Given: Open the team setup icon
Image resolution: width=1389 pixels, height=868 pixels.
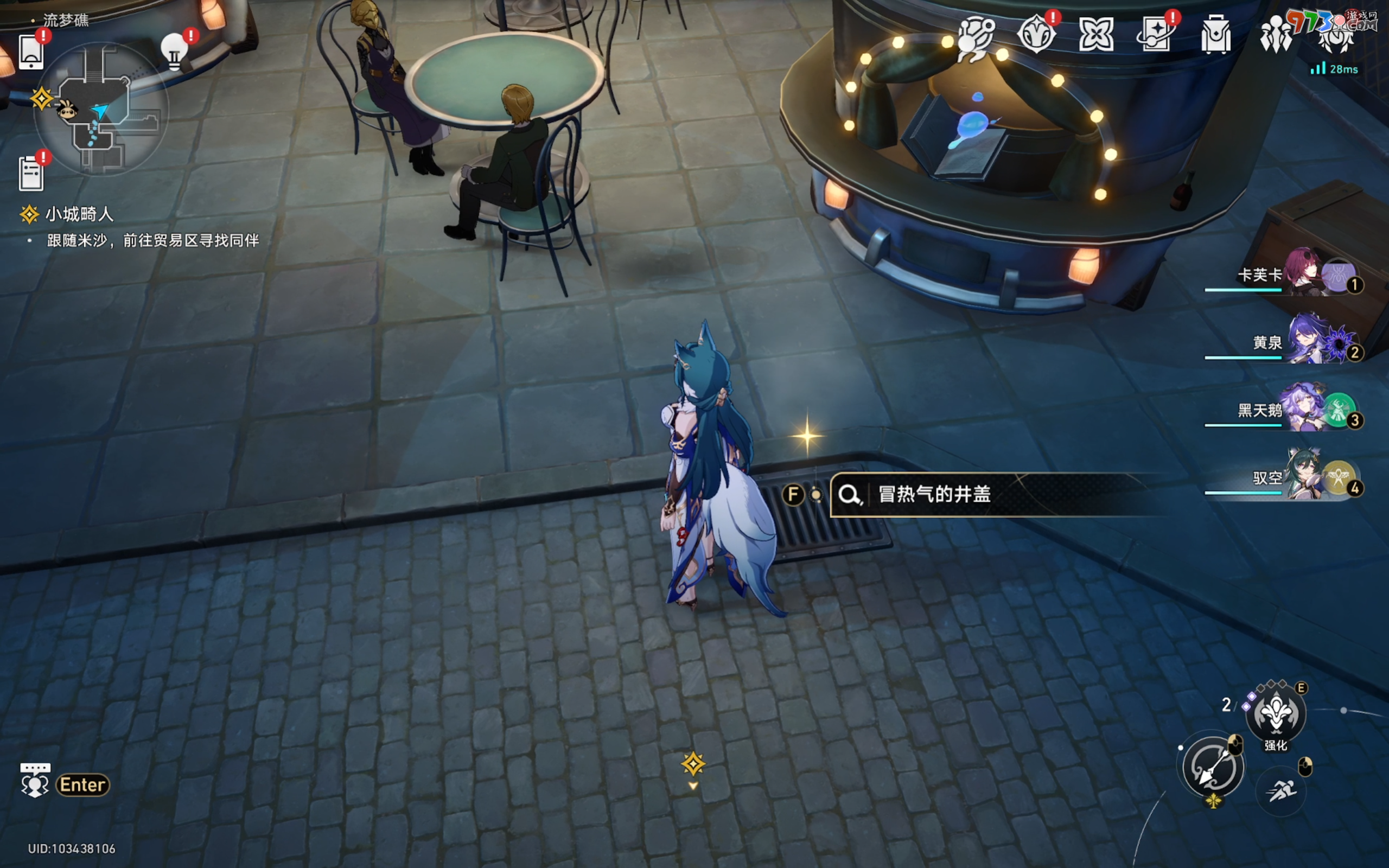Looking at the screenshot, I should (1276, 34).
